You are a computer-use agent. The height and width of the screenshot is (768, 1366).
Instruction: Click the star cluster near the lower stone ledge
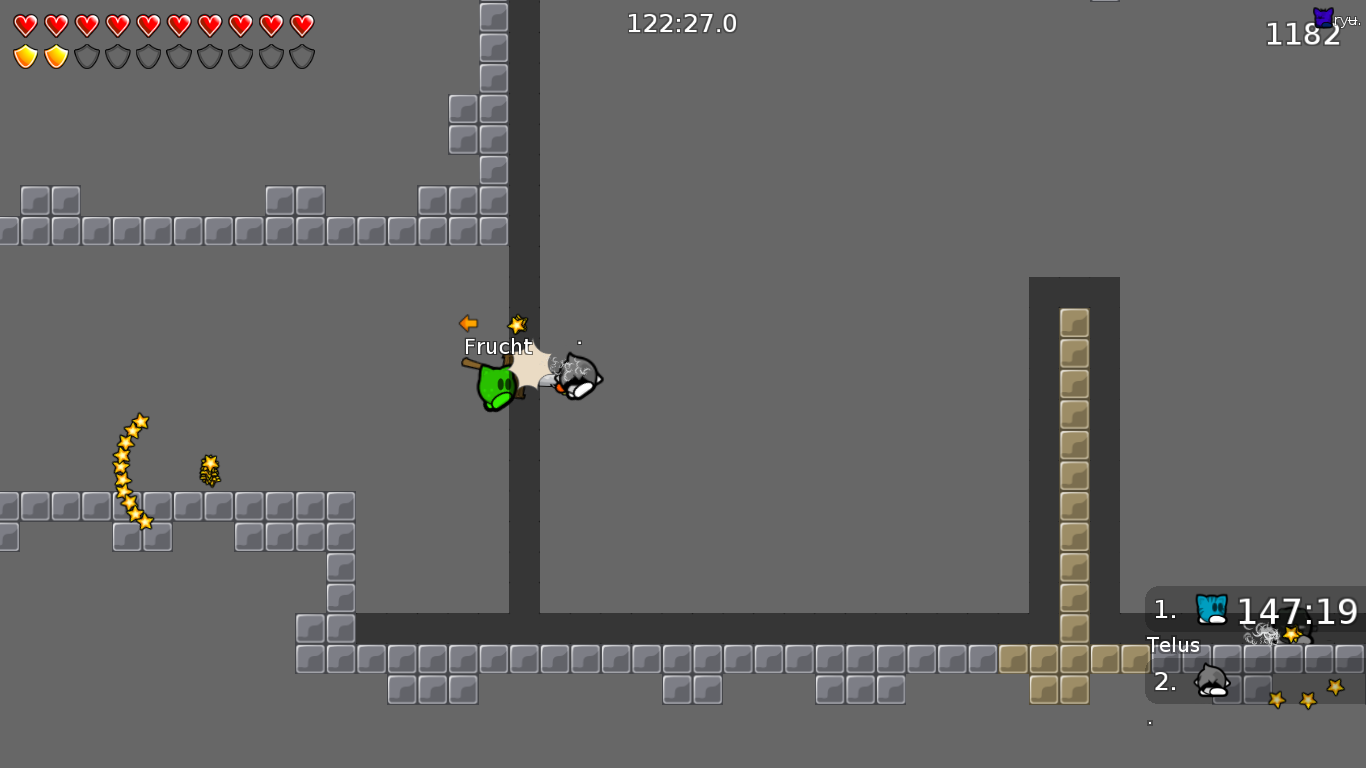[x=210, y=470]
